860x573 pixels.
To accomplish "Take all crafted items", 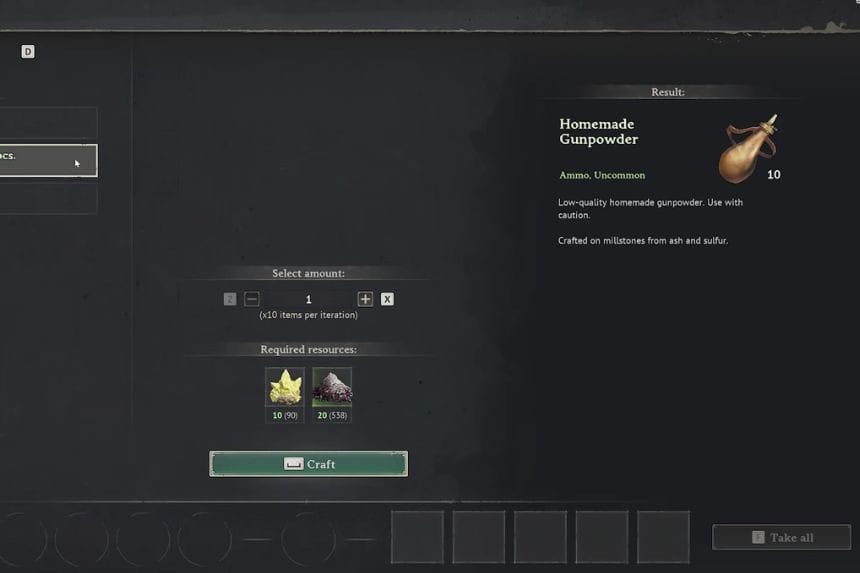I will (x=781, y=538).
